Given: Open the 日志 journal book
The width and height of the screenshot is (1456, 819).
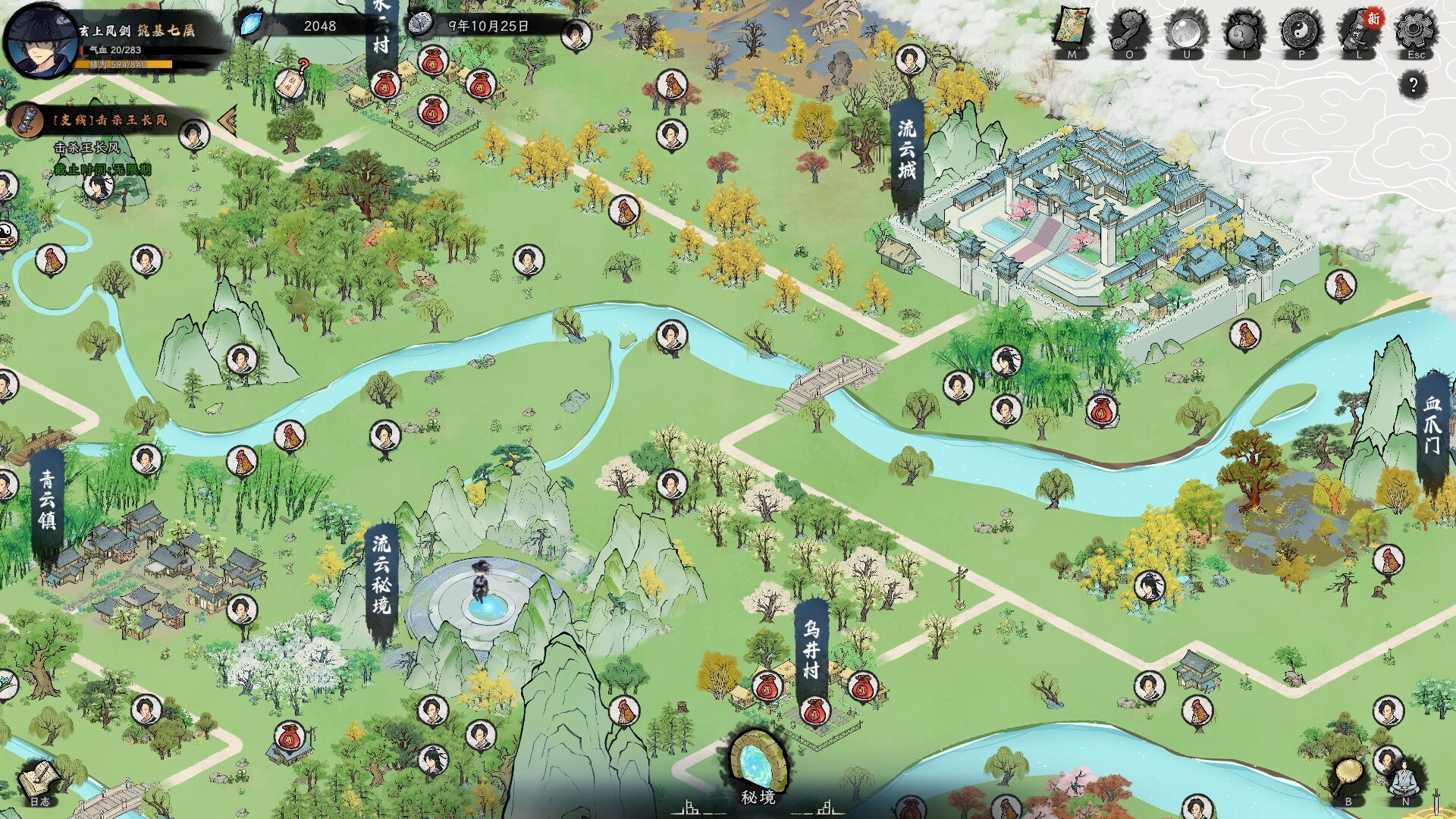Looking at the screenshot, I should 39,781.
